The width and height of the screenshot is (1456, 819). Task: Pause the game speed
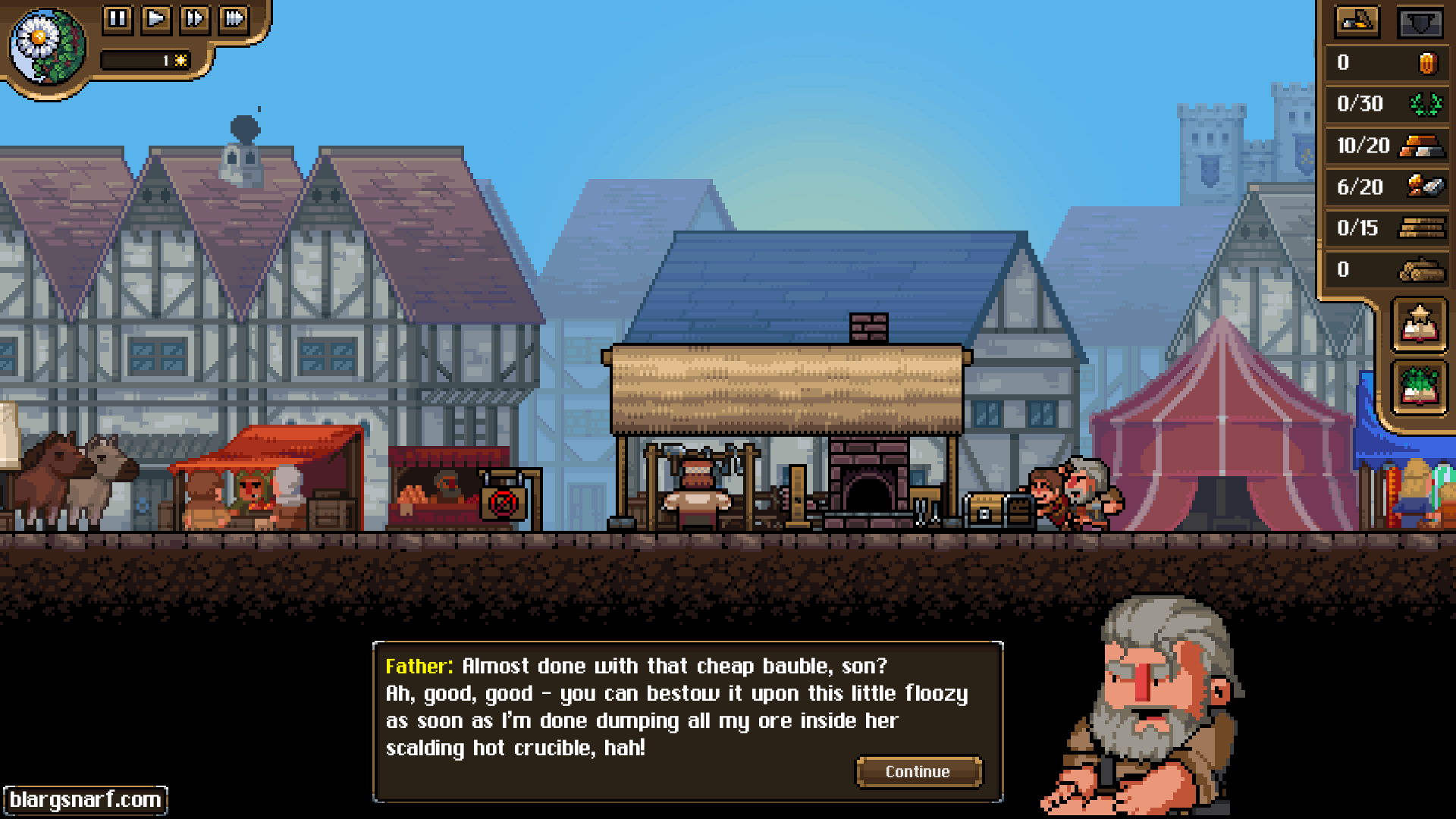click(x=118, y=18)
